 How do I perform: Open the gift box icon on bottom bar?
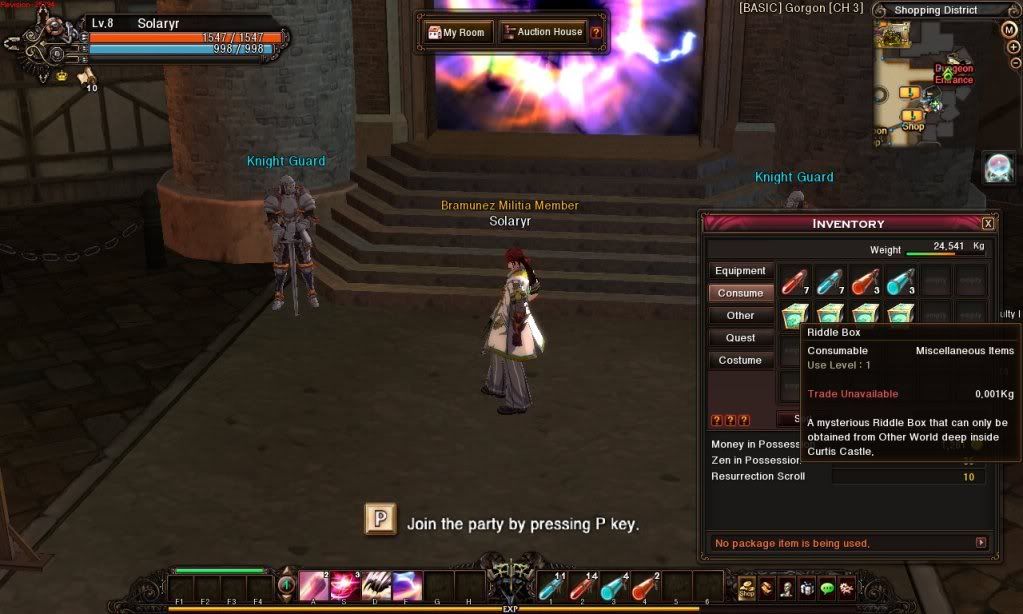[x=808, y=588]
